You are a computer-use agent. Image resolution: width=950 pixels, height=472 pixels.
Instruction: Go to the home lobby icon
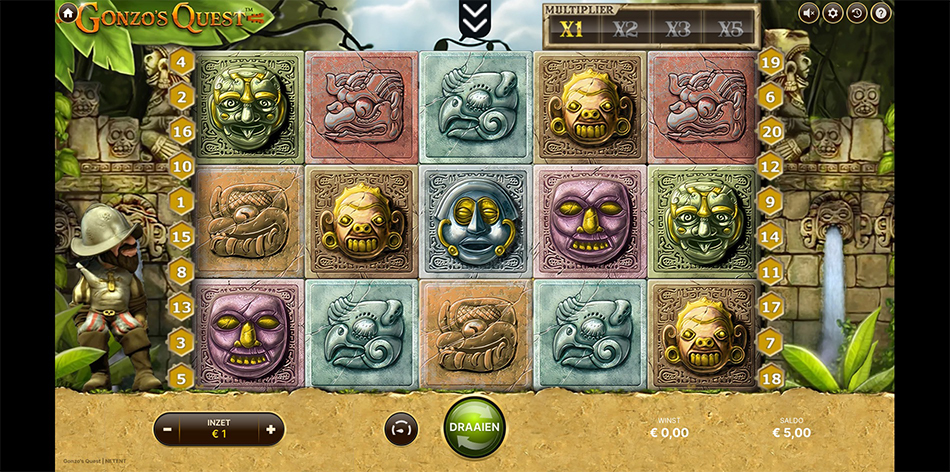[x=67, y=13]
